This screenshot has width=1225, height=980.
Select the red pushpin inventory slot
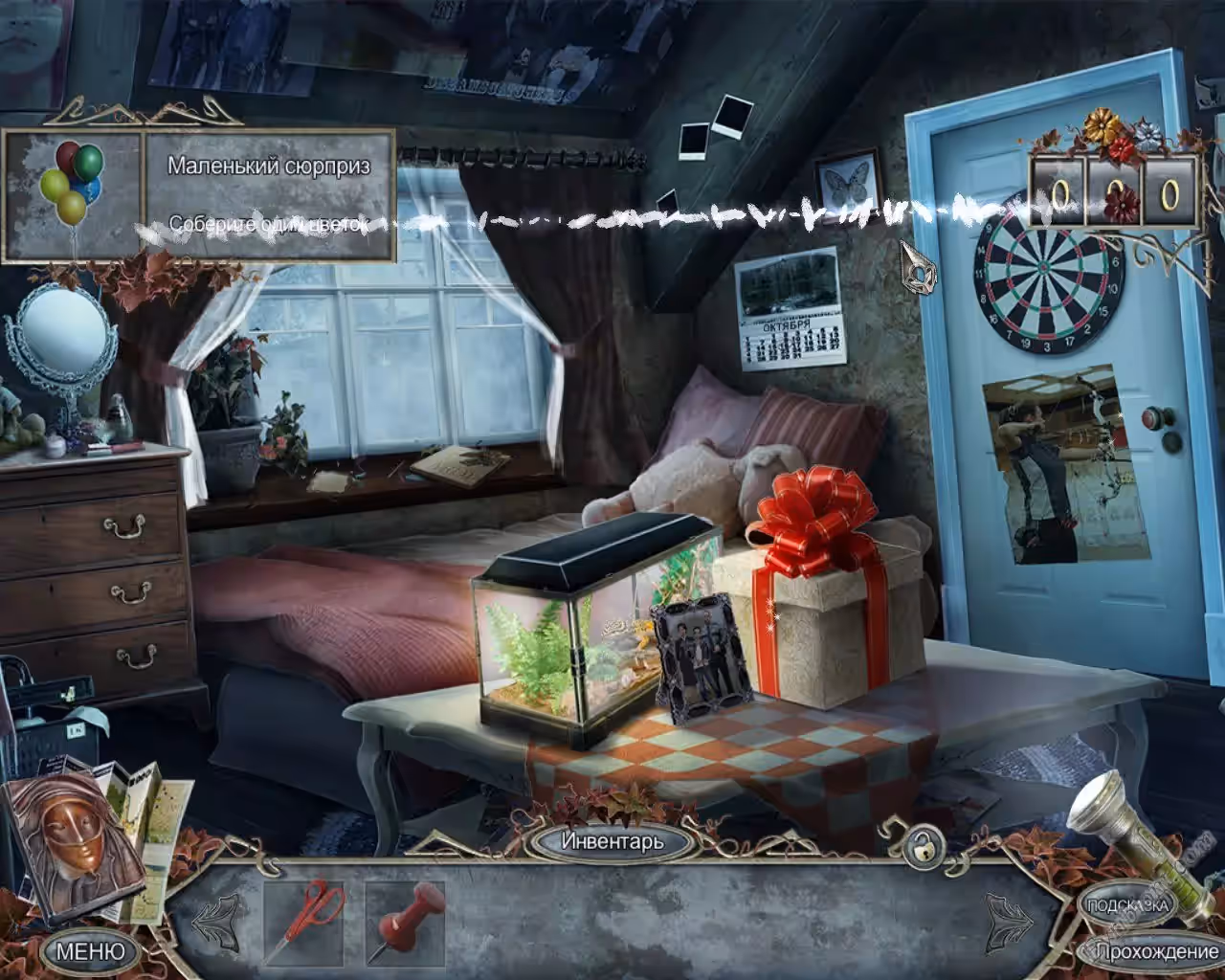pos(407,922)
